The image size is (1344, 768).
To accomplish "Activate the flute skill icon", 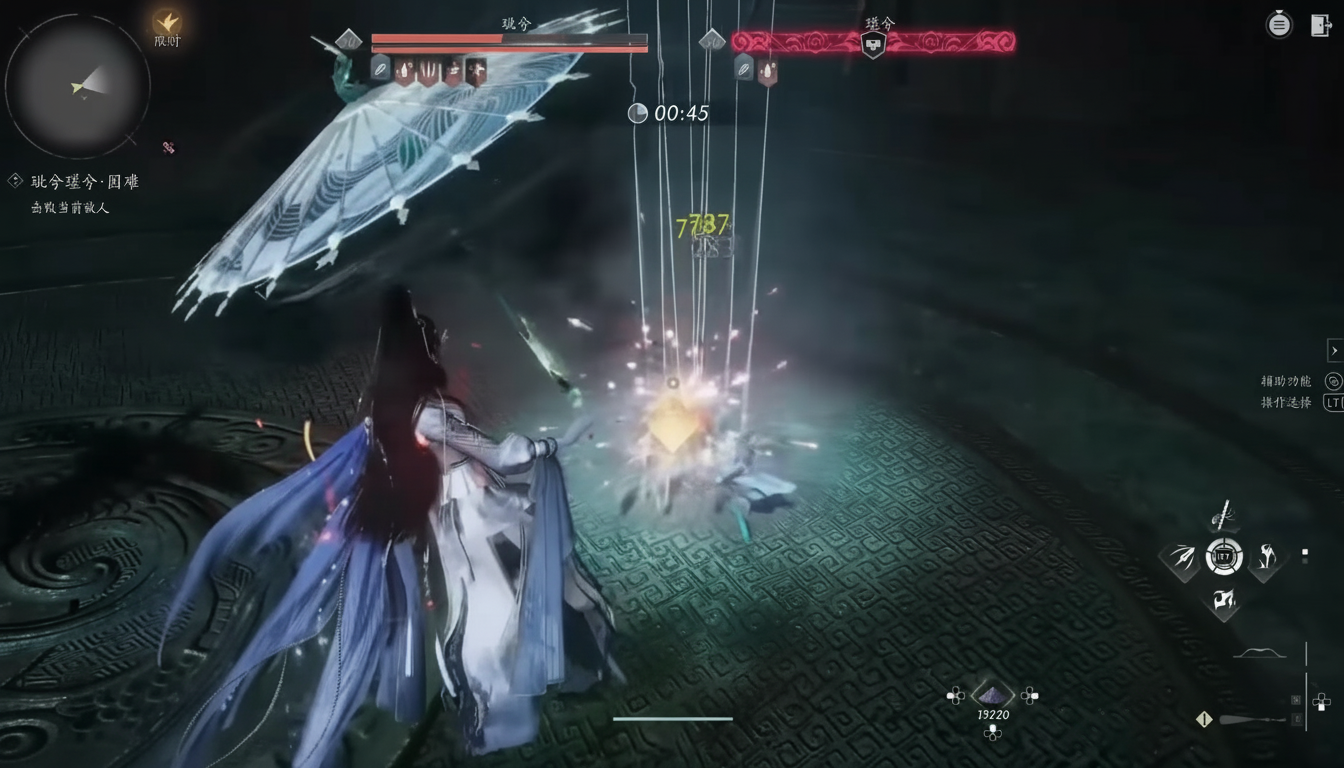I will pos(1222,517).
